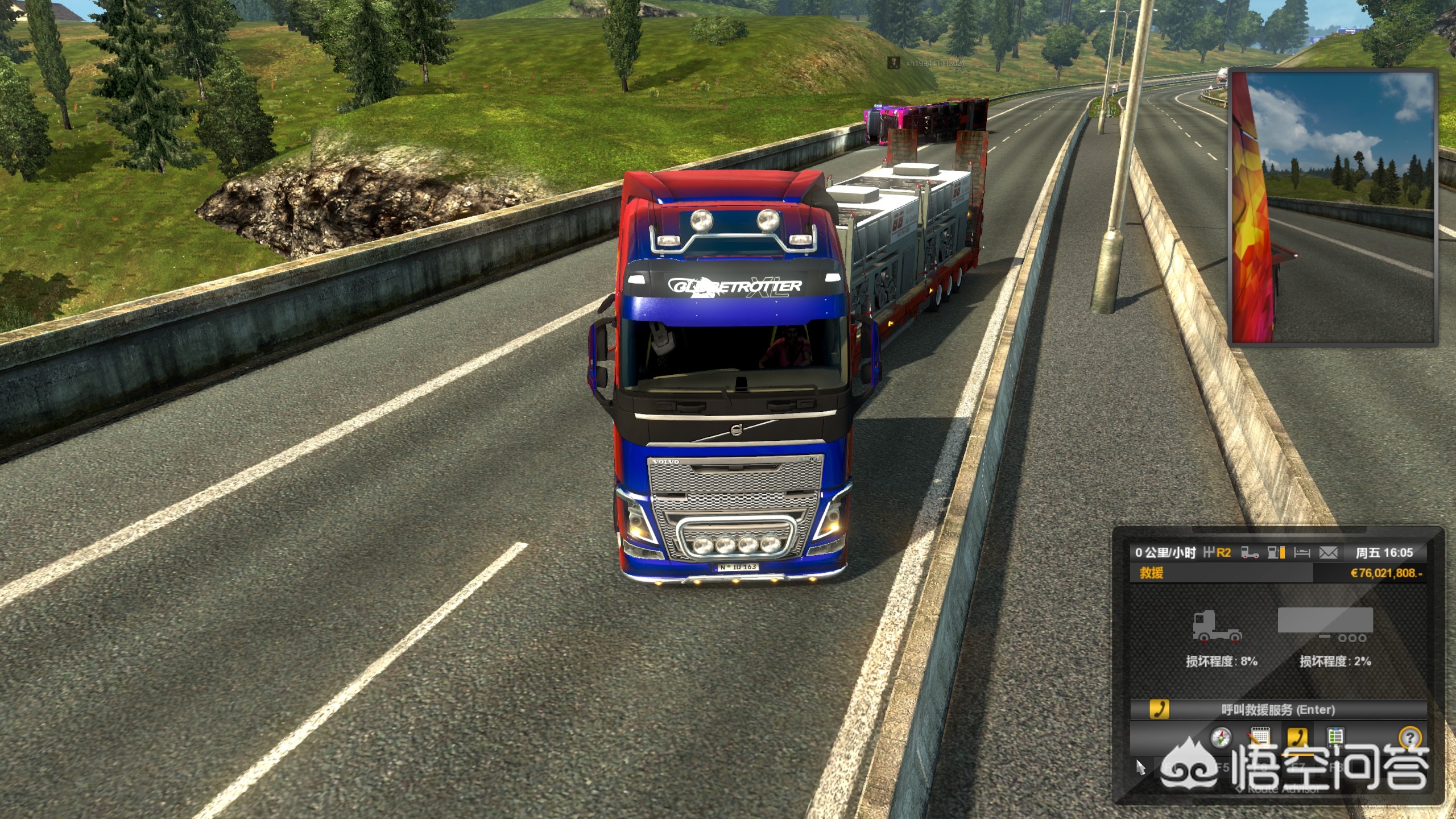Image resolution: width=1456 pixels, height=819 pixels.
Task: Select the yellow phone assistance tab
Action: coord(1297,737)
